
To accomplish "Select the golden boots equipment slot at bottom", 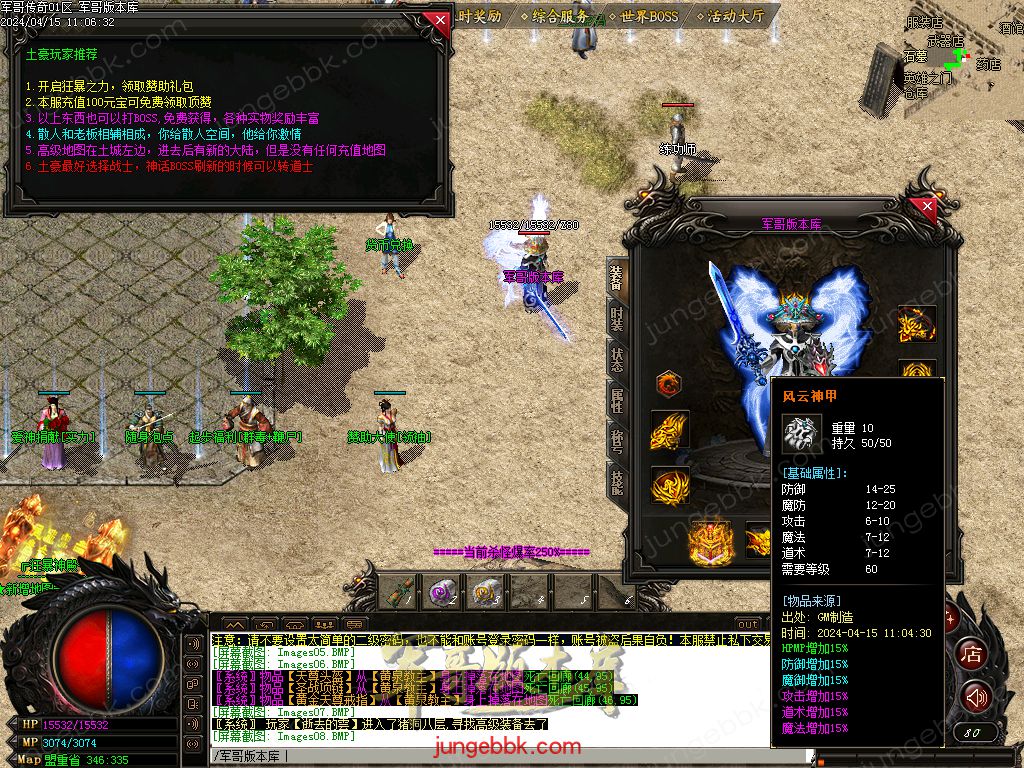I will (x=710, y=541).
